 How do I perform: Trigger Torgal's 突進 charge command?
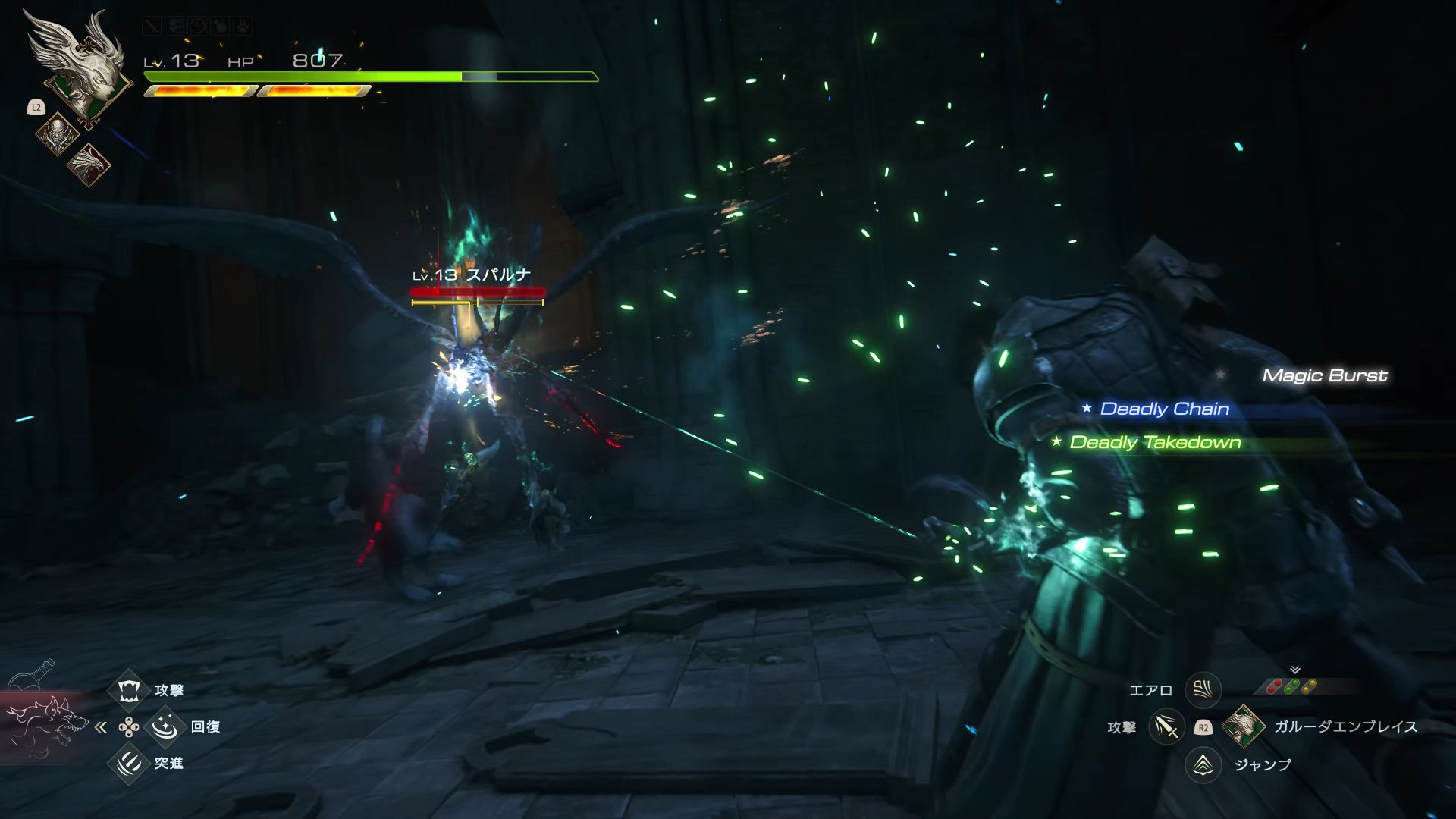(x=129, y=762)
